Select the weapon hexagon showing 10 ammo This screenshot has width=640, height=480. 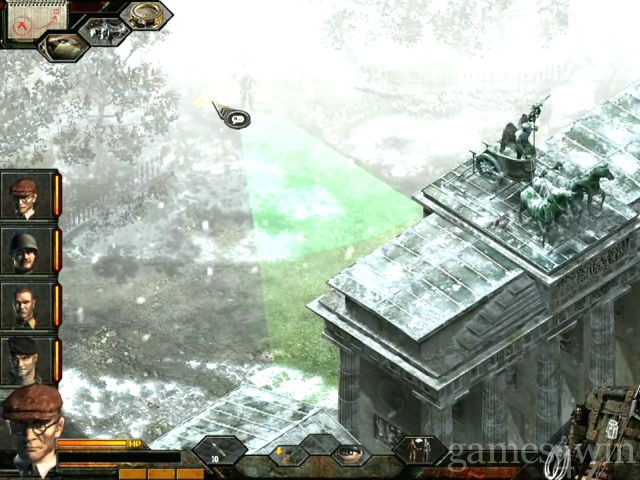click(x=220, y=451)
